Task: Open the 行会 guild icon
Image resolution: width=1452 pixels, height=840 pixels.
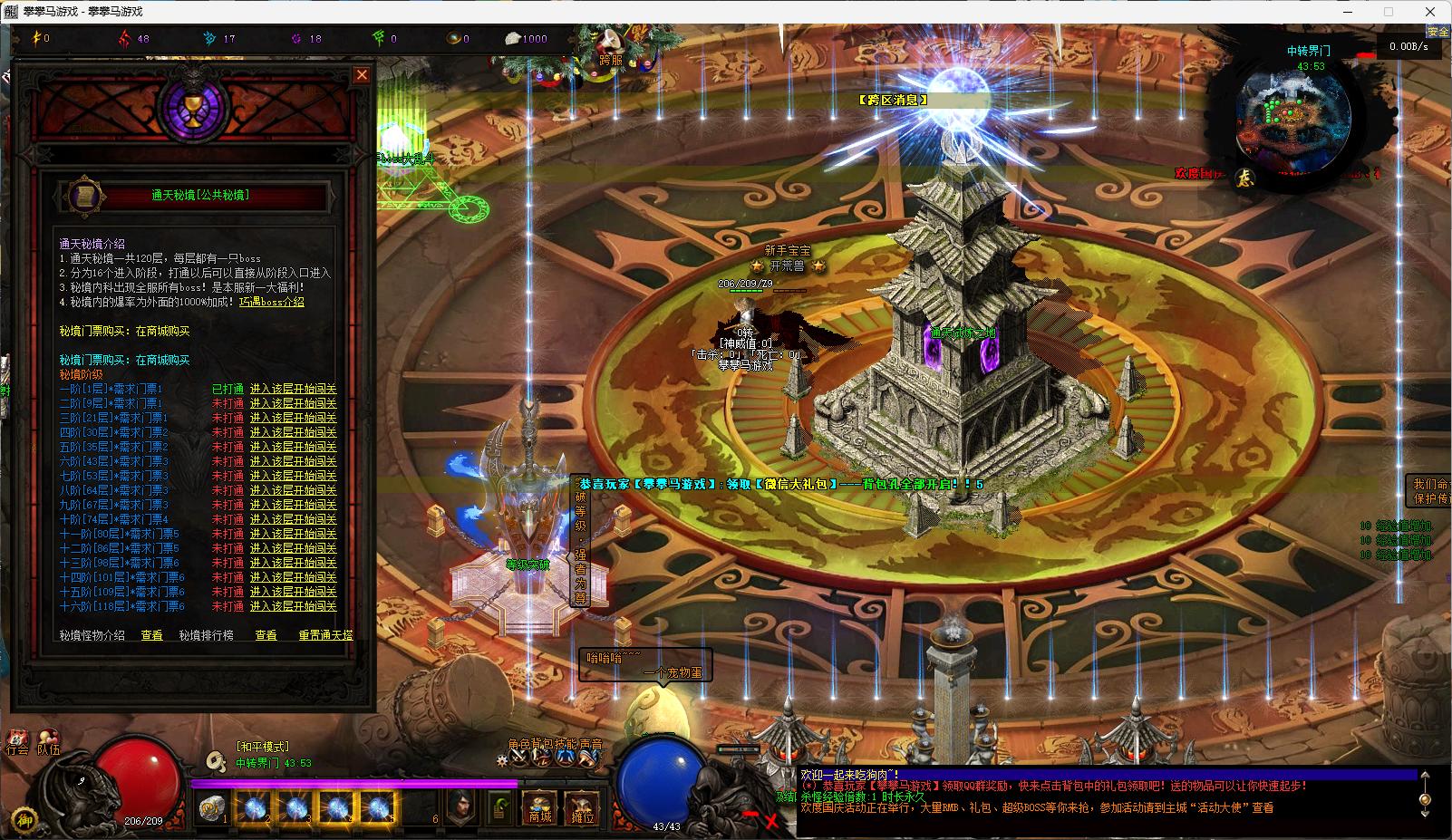Action: pos(17,743)
